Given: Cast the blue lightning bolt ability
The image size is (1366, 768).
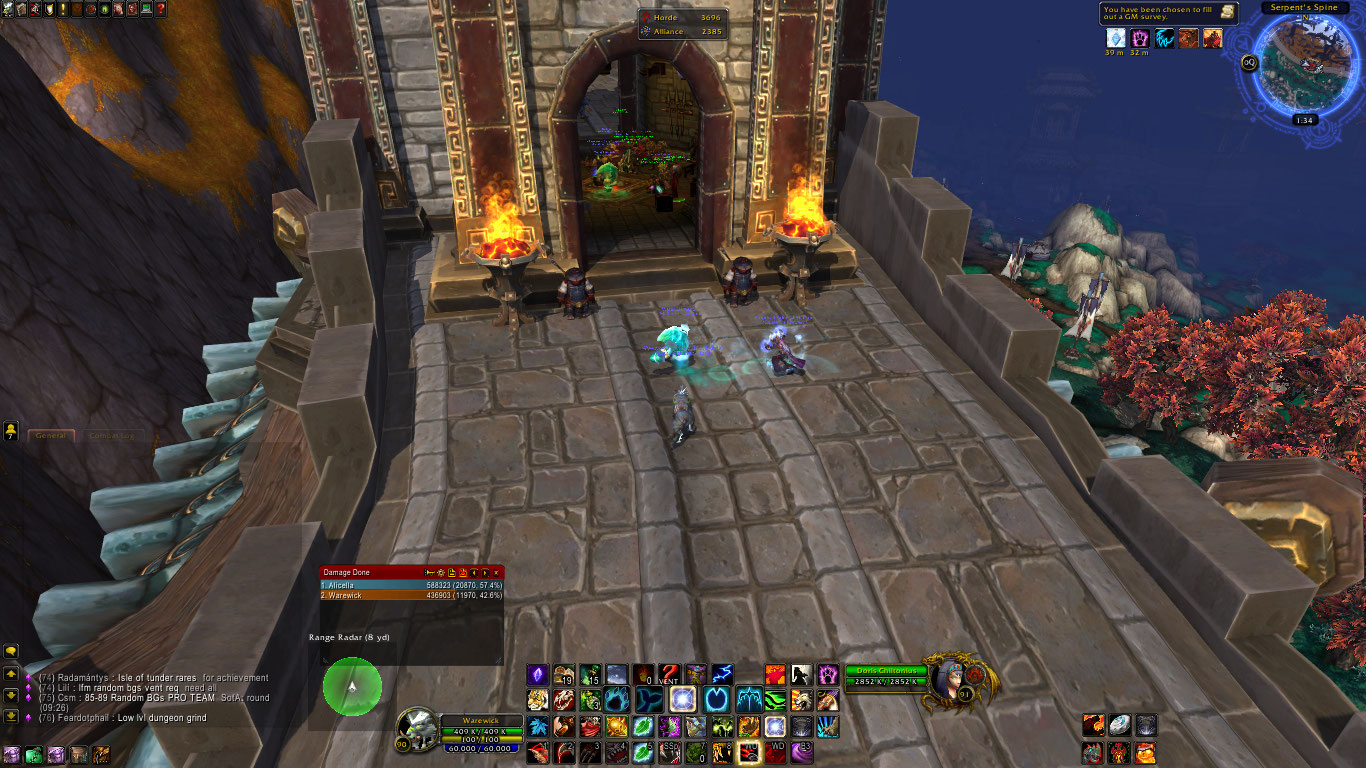Looking at the screenshot, I should click(x=722, y=675).
